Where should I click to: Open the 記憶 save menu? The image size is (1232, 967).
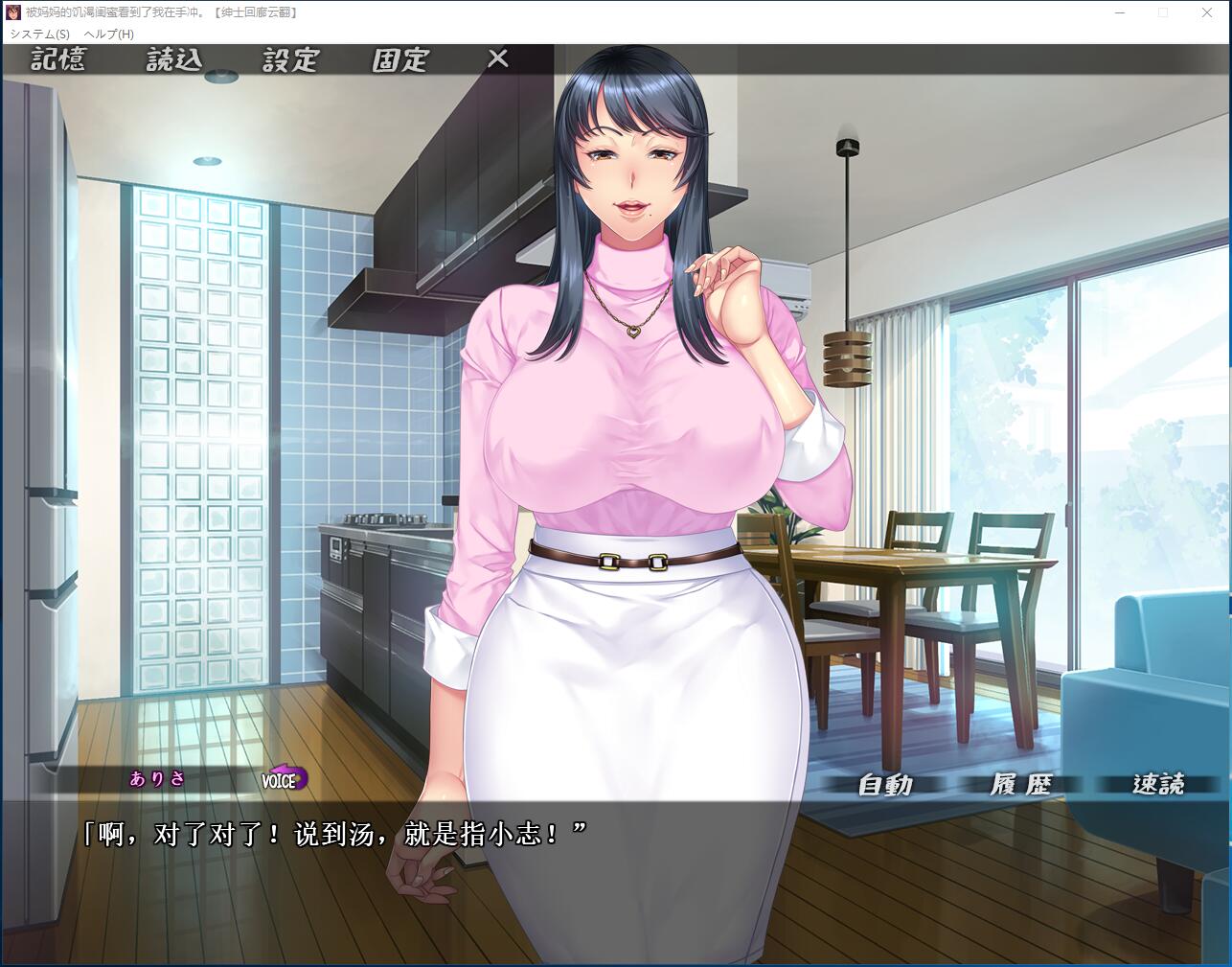(58, 60)
